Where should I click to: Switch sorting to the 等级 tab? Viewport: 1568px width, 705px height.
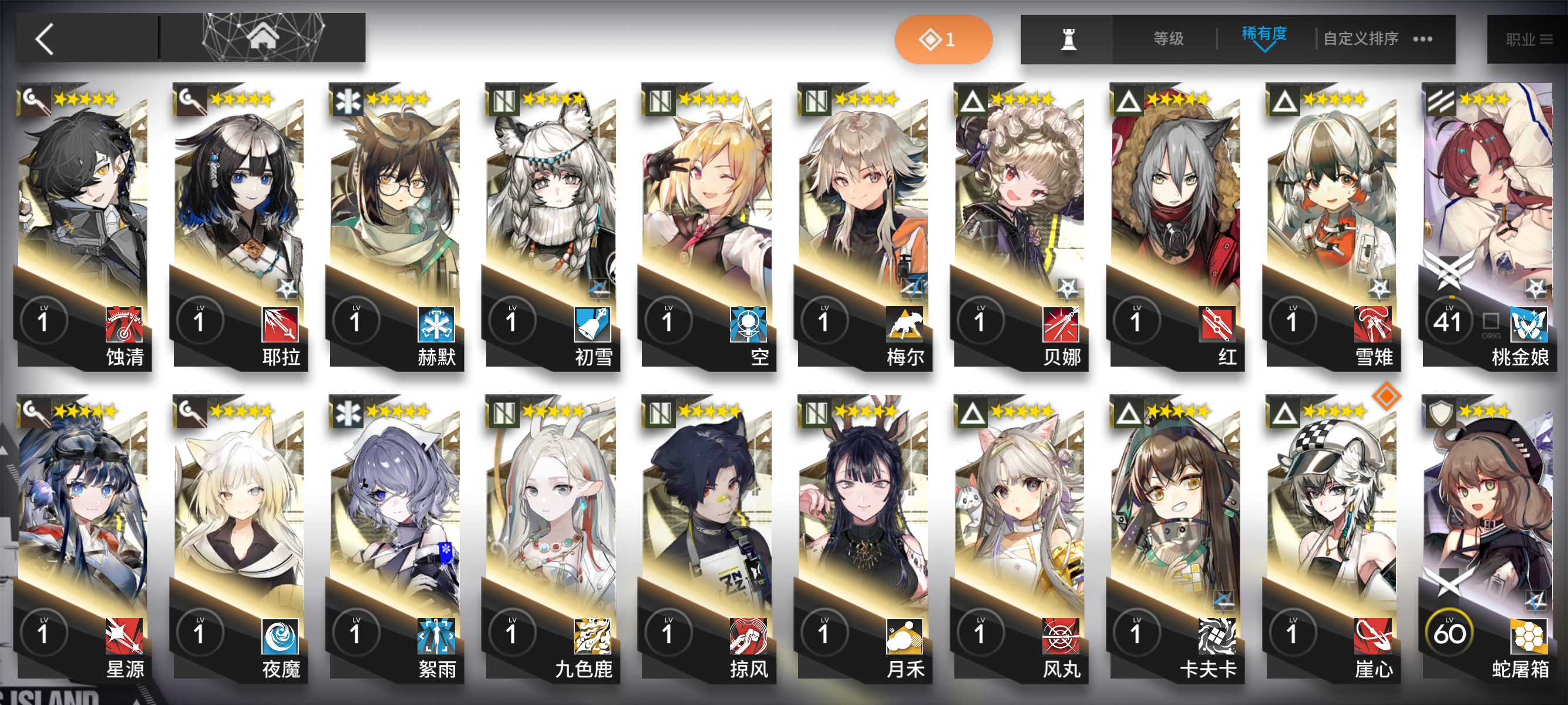[1167, 38]
